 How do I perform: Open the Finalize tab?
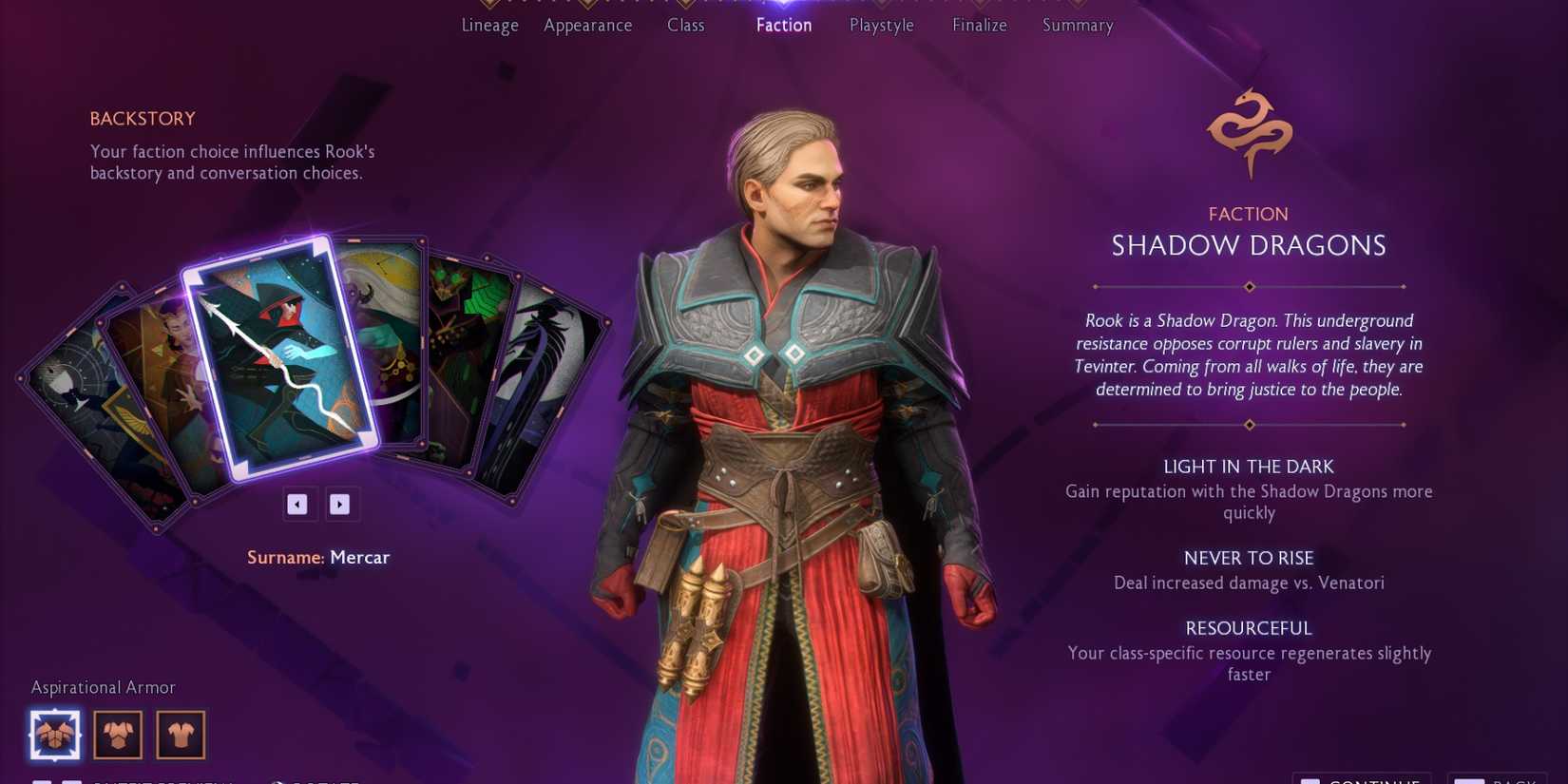[978, 25]
